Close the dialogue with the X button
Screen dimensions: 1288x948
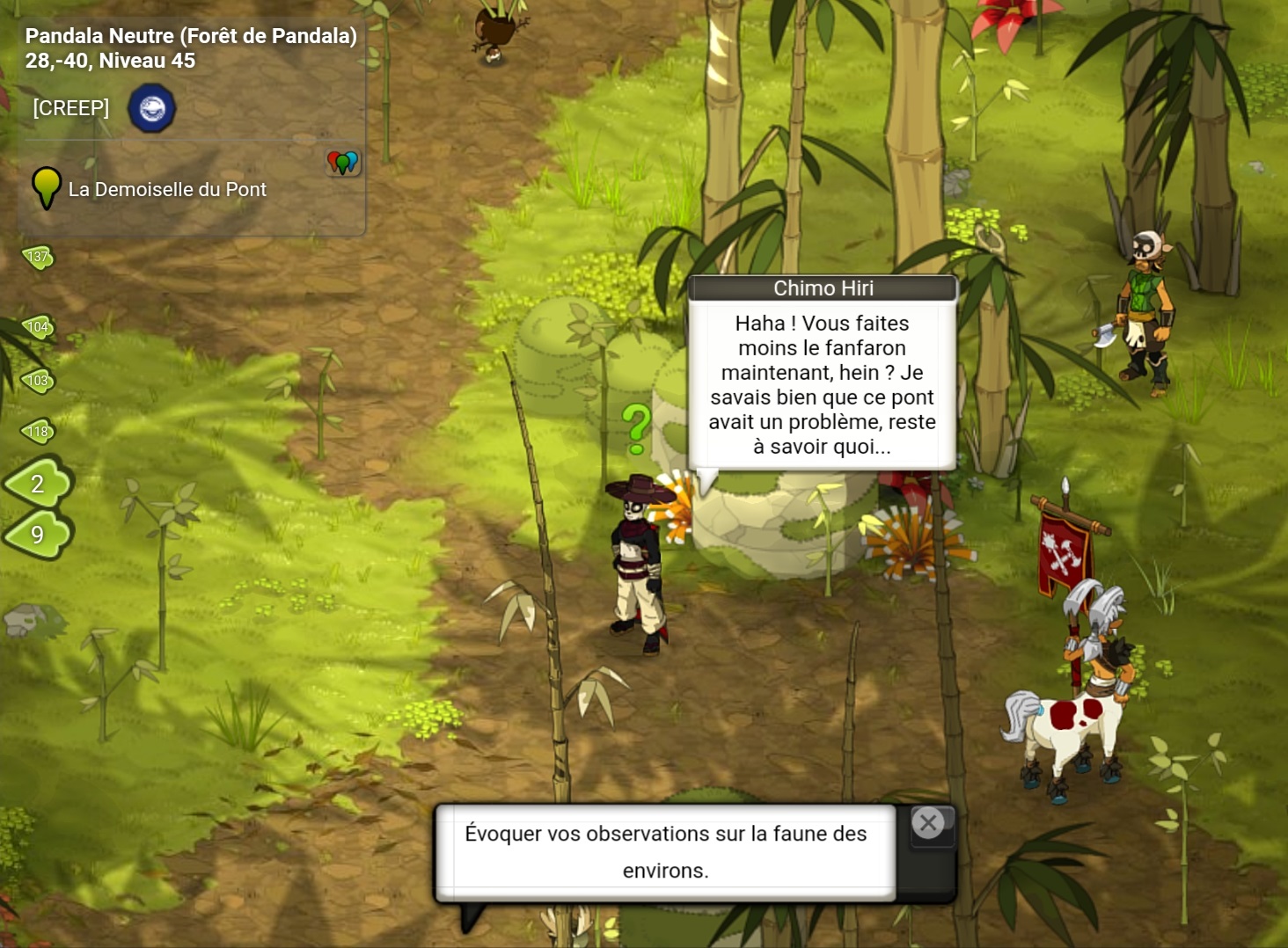[x=928, y=823]
